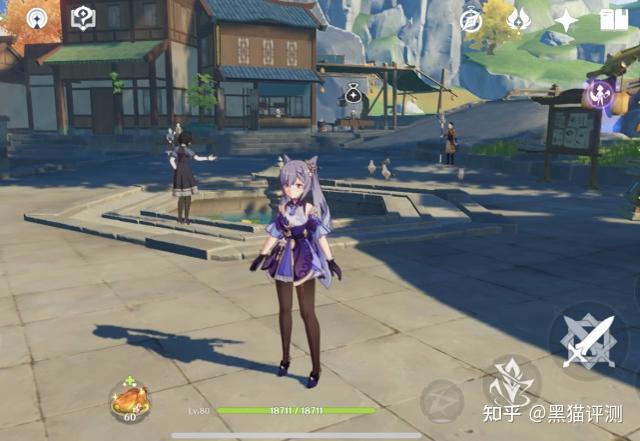Viewport: 640px width, 441px height.
Task: Use the roast chicken food shortcut
Action: tap(130, 400)
